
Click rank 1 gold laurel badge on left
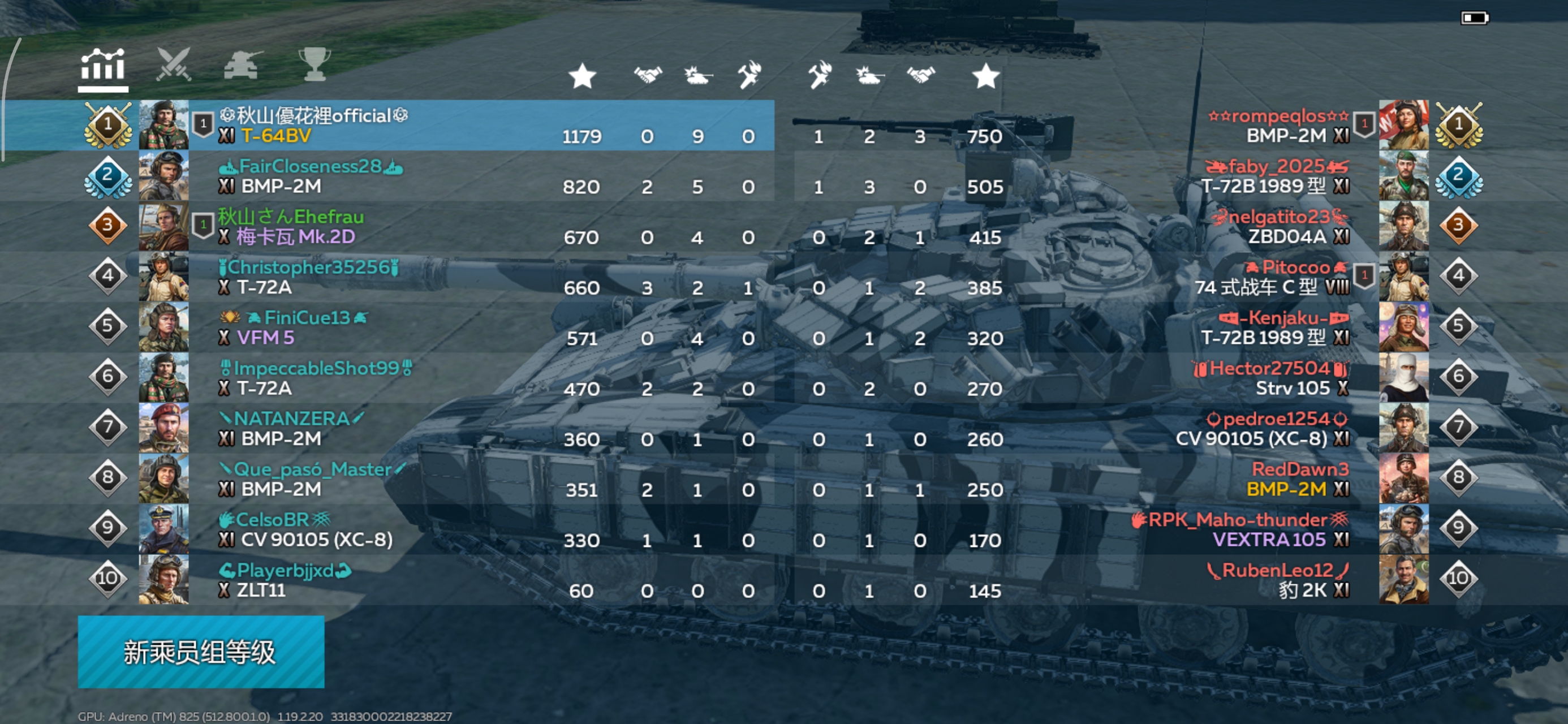point(109,125)
